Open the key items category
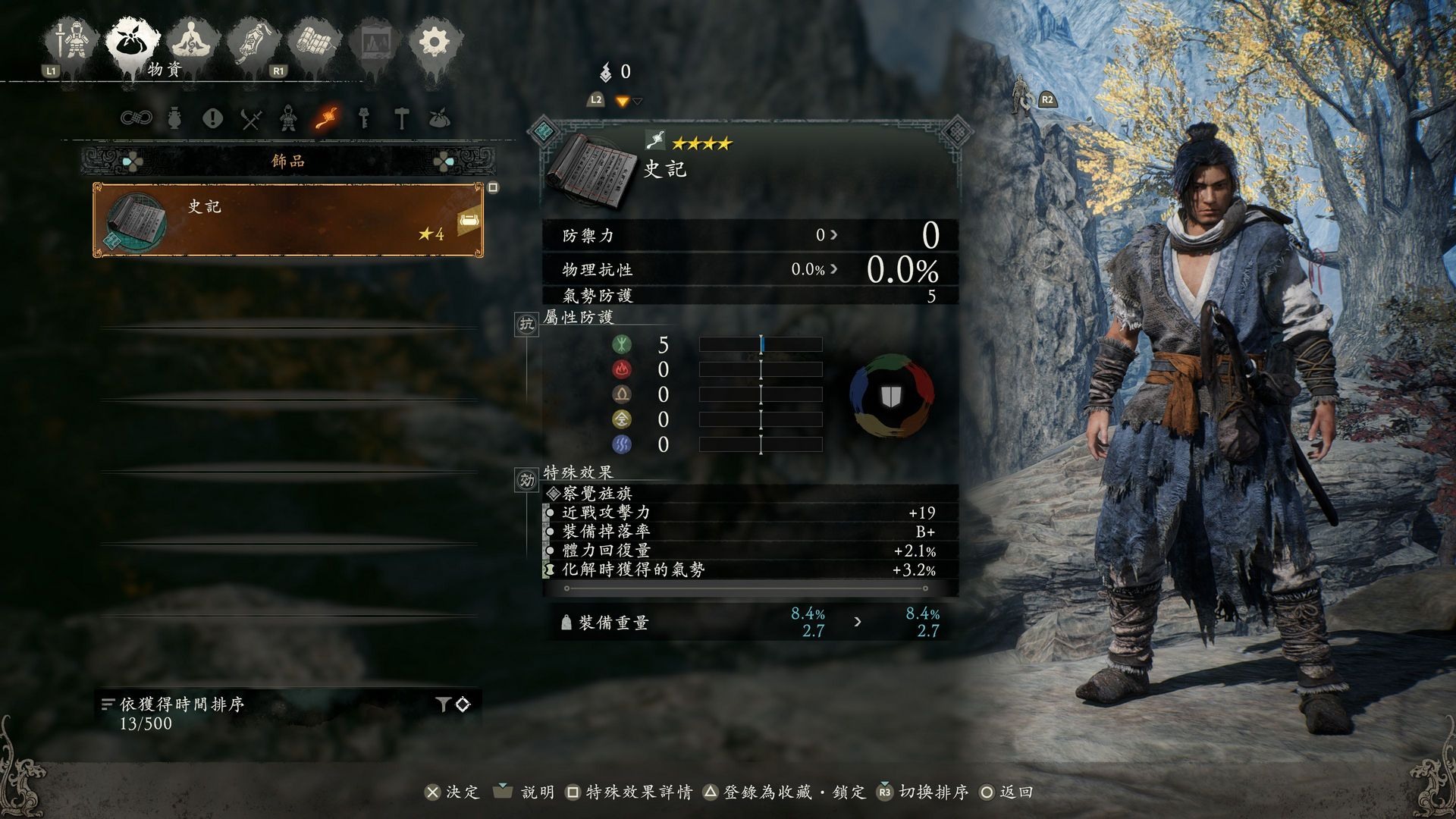The width and height of the screenshot is (1456, 819). coord(364,118)
